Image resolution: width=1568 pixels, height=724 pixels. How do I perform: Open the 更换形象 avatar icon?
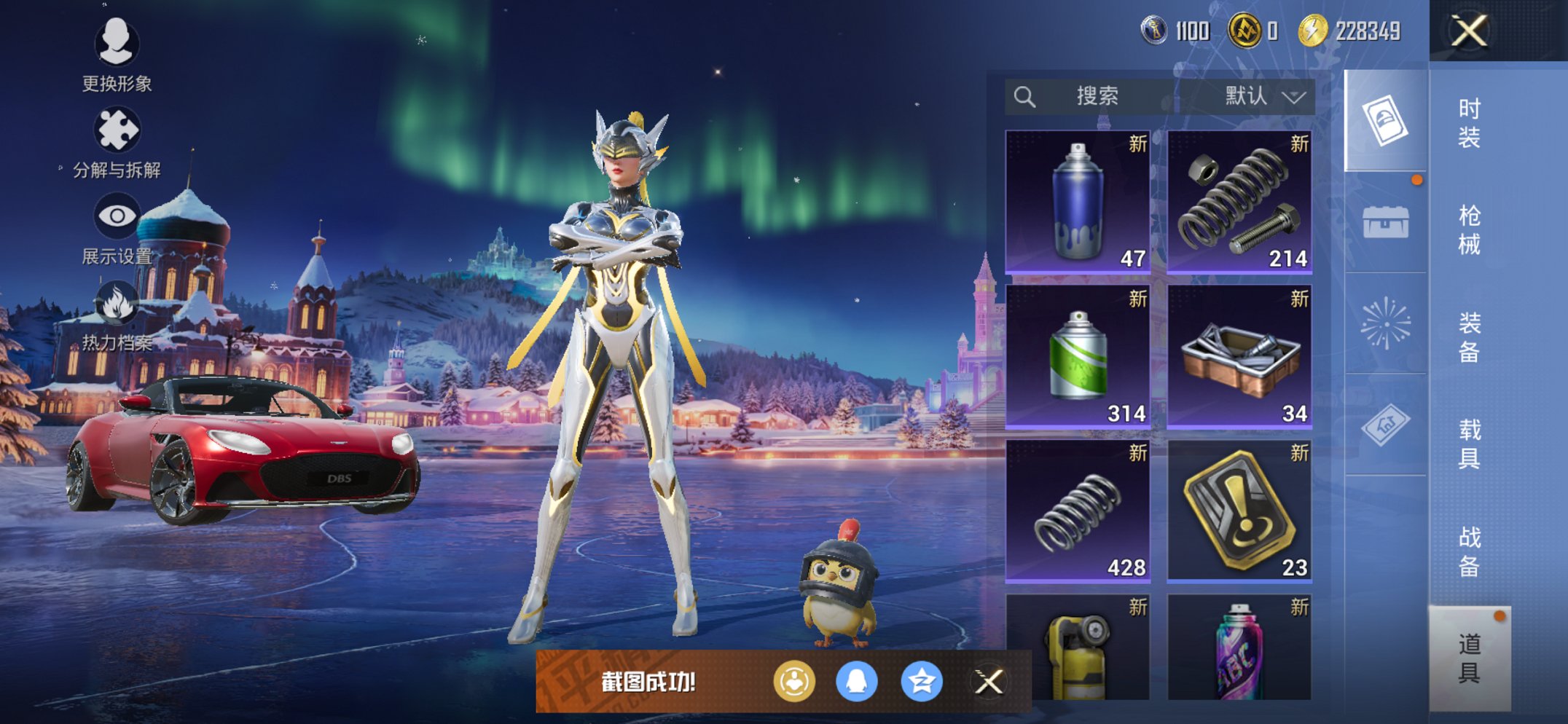coord(117,45)
